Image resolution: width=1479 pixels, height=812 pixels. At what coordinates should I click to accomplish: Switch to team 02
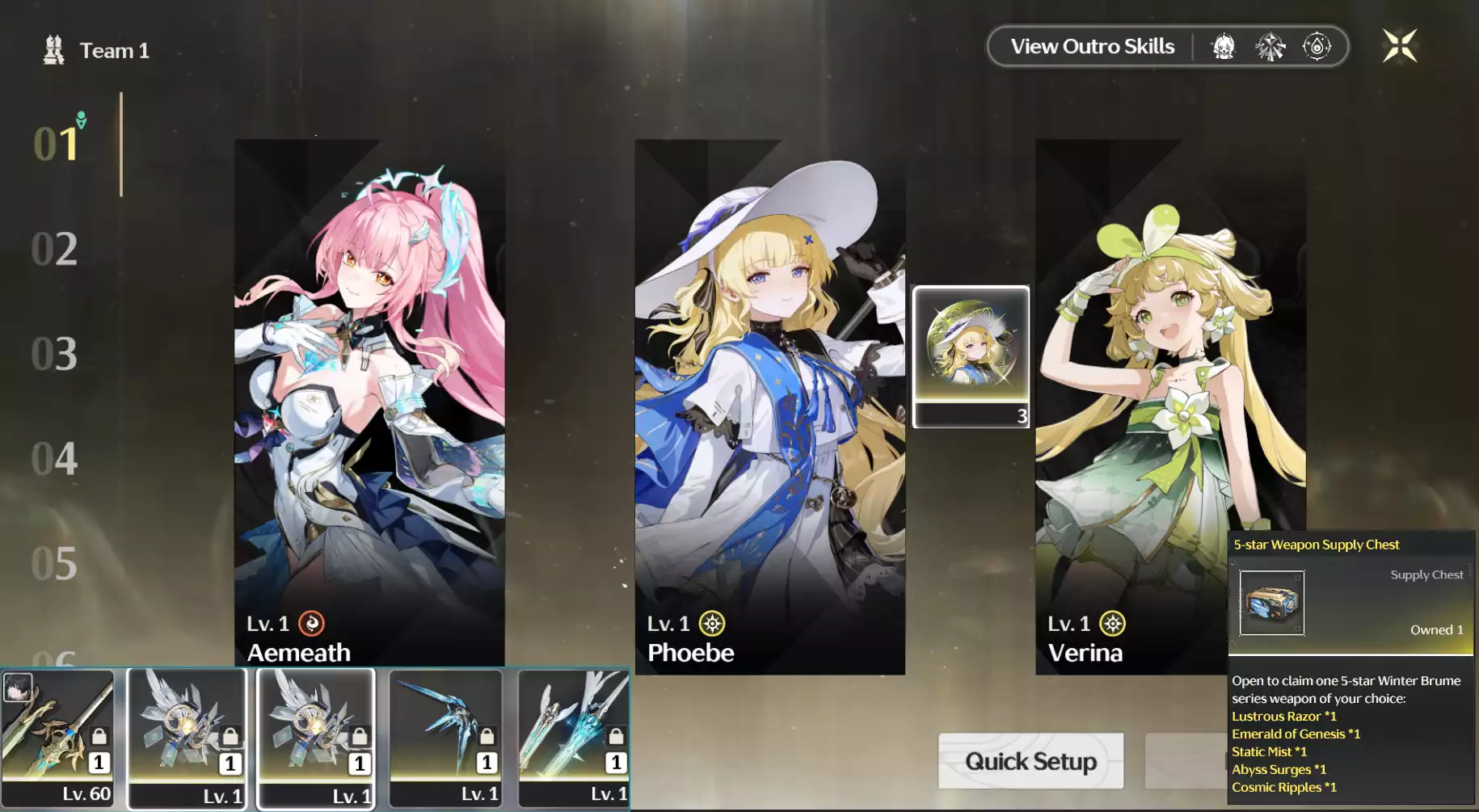click(54, 249)
